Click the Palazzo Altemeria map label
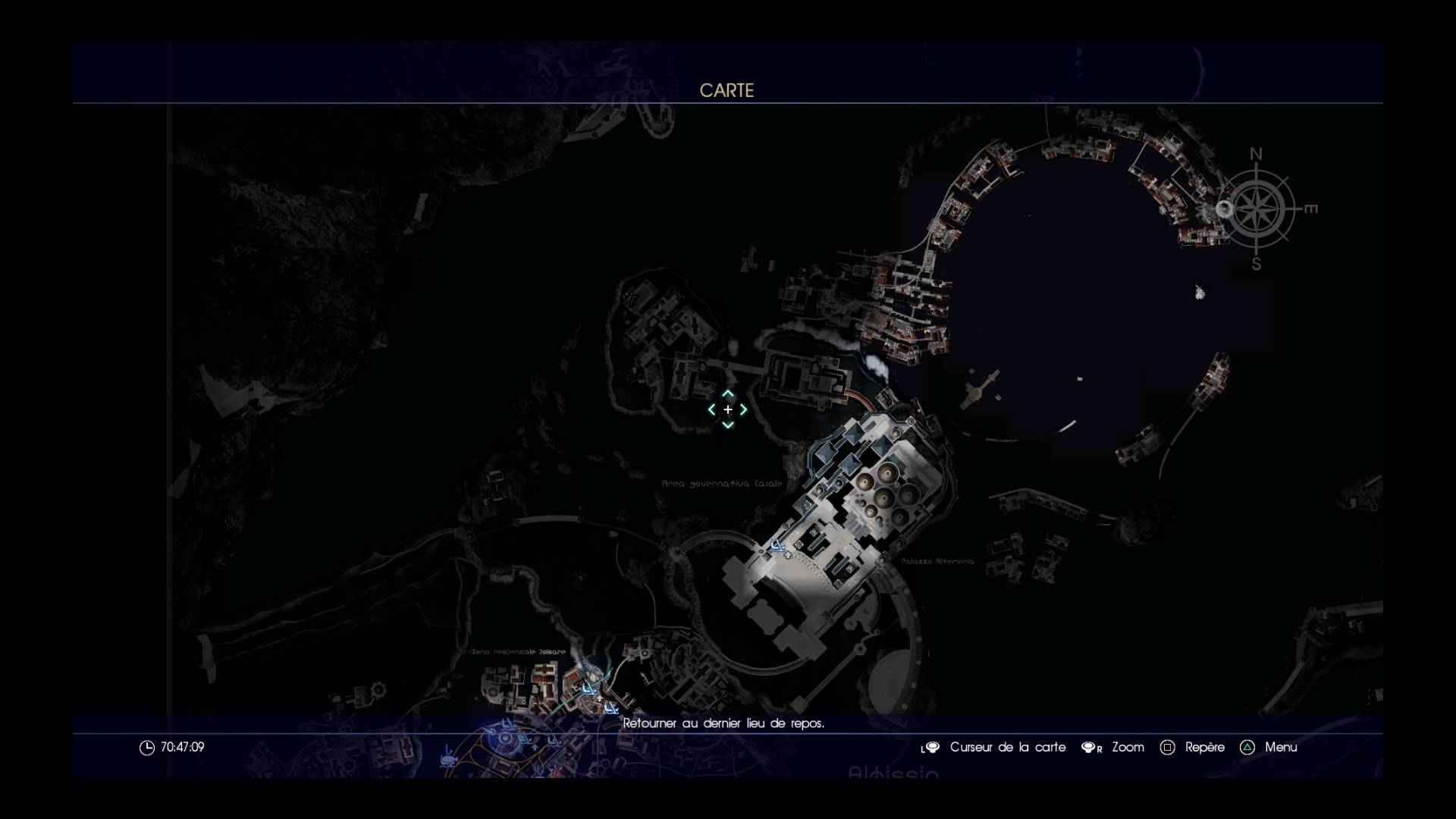Screen dimensions: 1456x819 (937, 562)
